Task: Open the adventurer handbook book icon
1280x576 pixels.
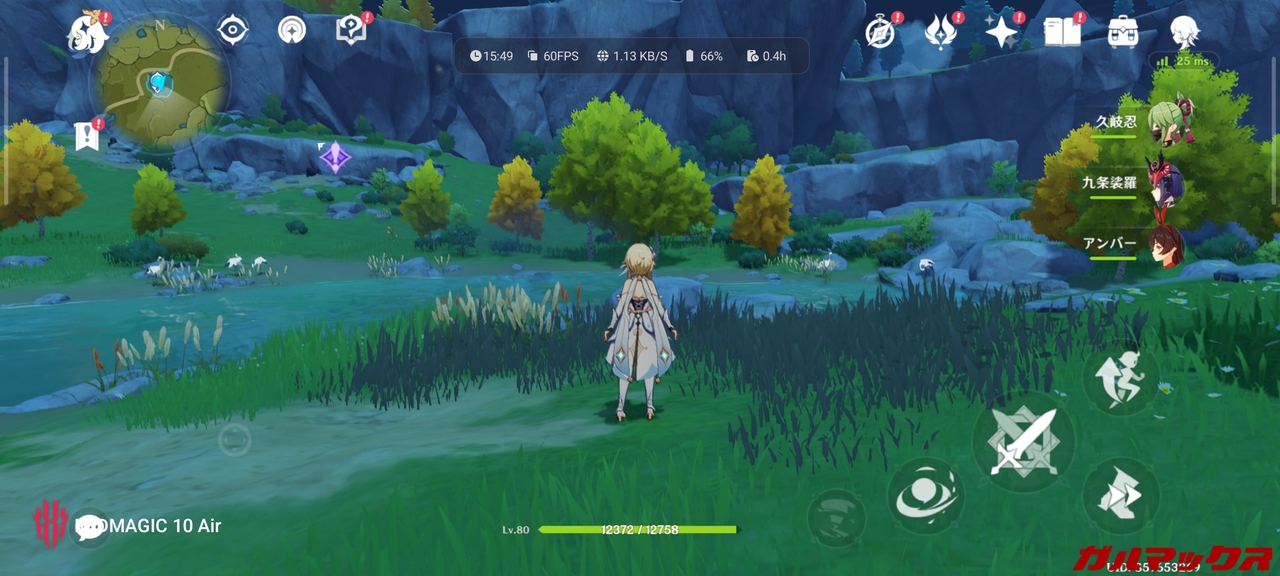Action: pos(1062,32)
